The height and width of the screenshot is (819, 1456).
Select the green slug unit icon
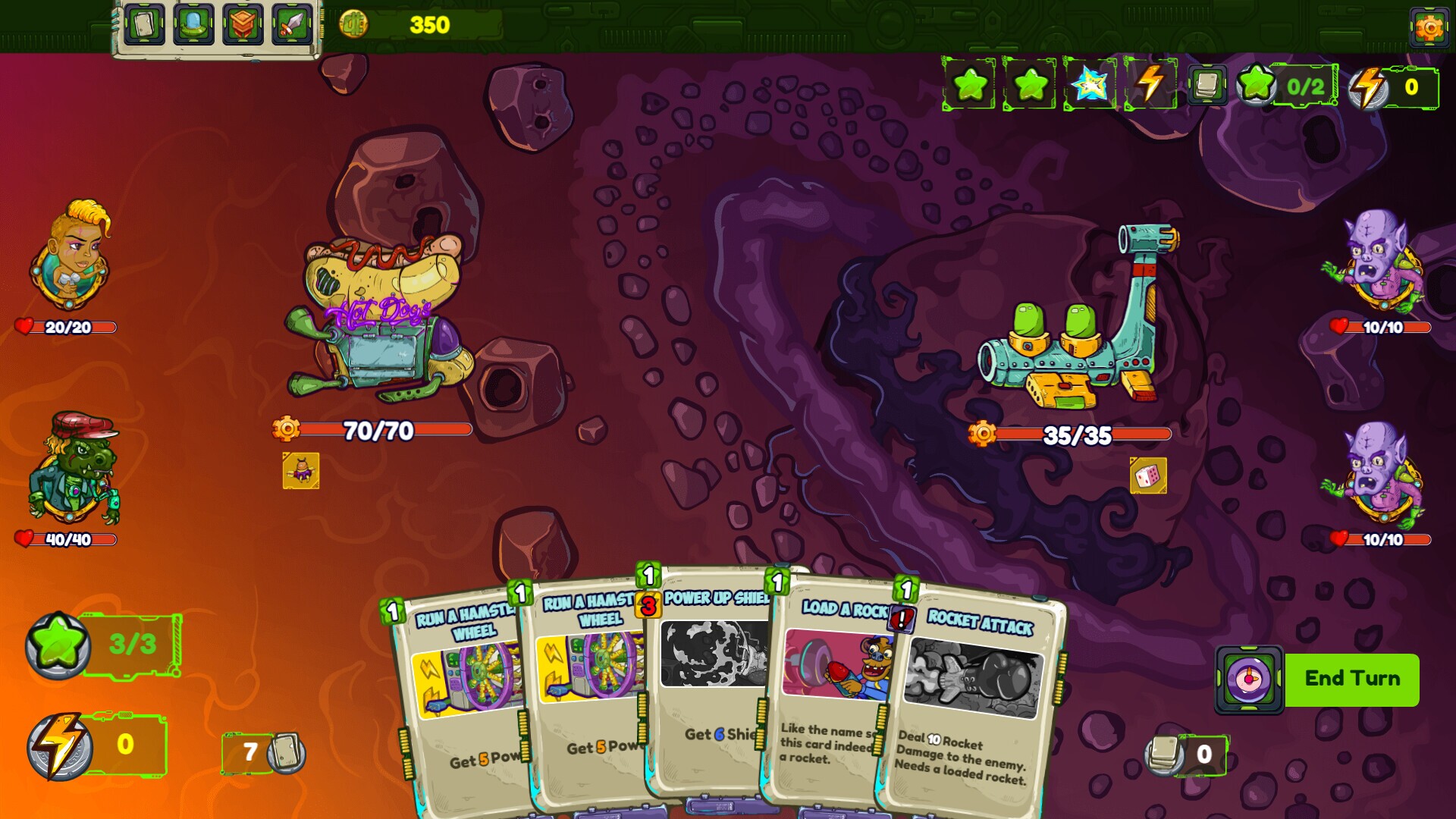(193, 24)
